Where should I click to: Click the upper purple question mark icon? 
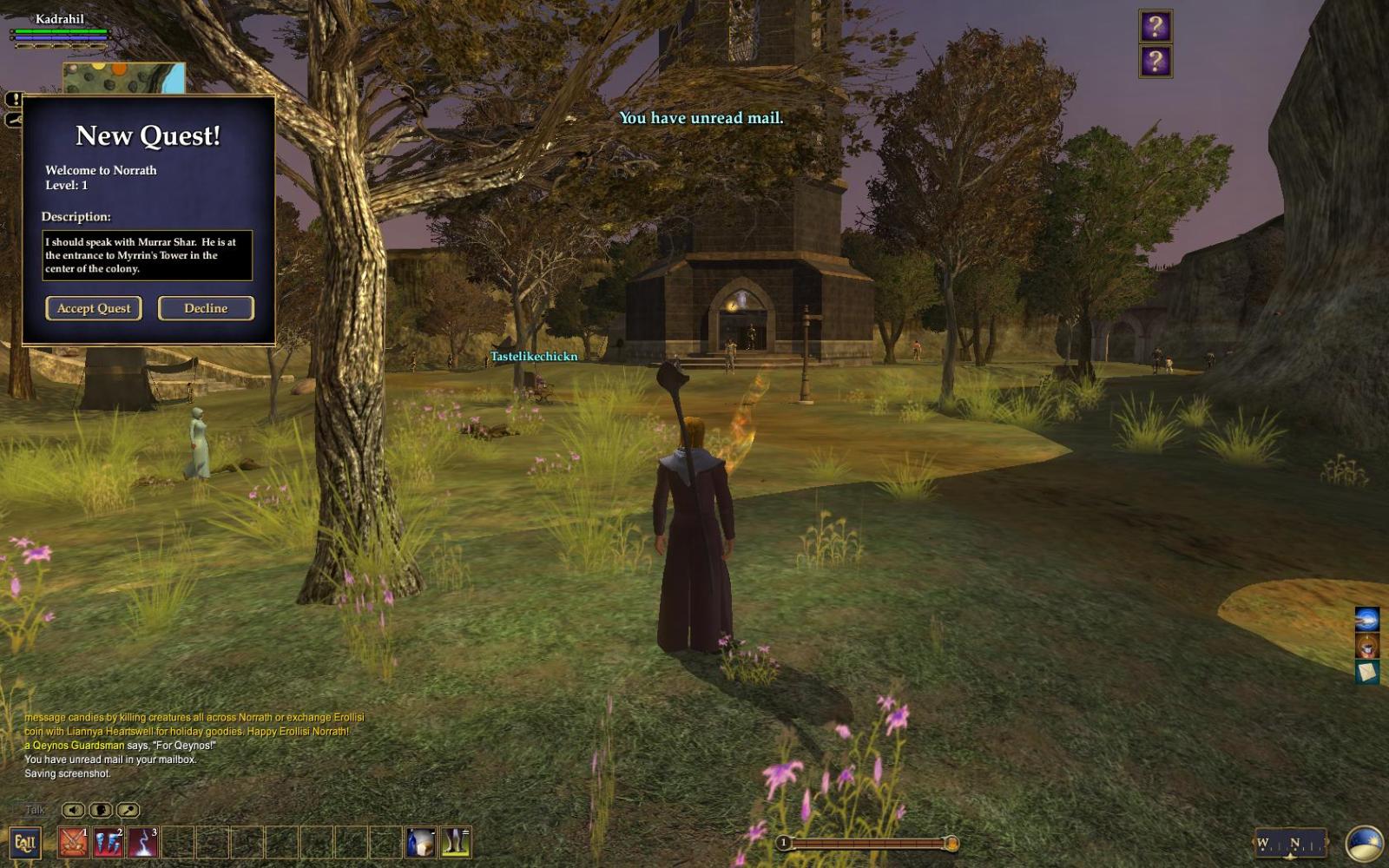click(1155, 27)
